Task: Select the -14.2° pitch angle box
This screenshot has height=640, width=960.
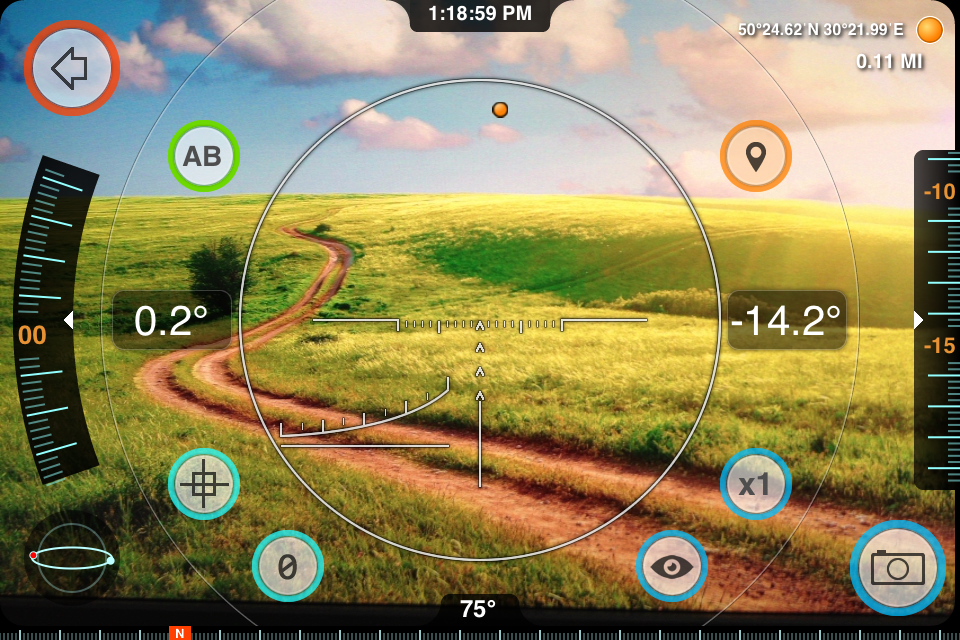Action: click(x=786, y=320)
